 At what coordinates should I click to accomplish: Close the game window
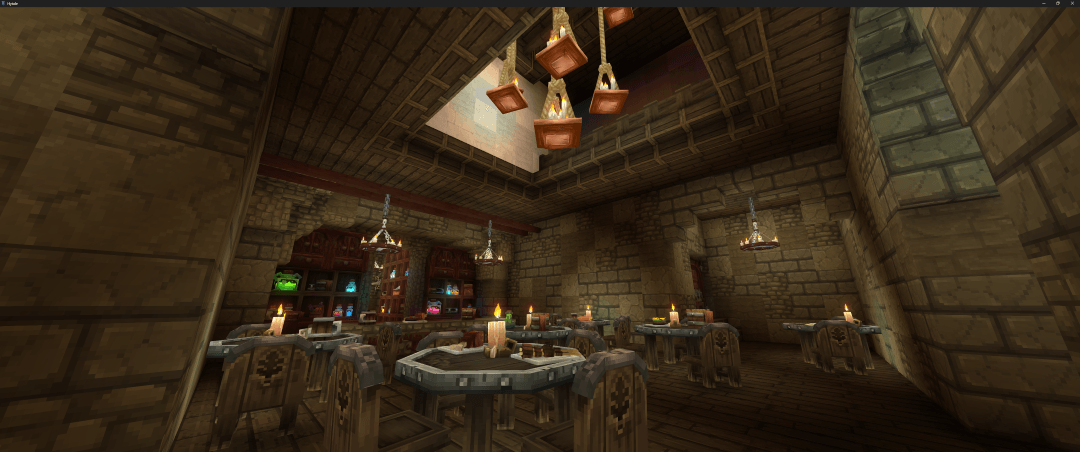[x=1072, y=3]
